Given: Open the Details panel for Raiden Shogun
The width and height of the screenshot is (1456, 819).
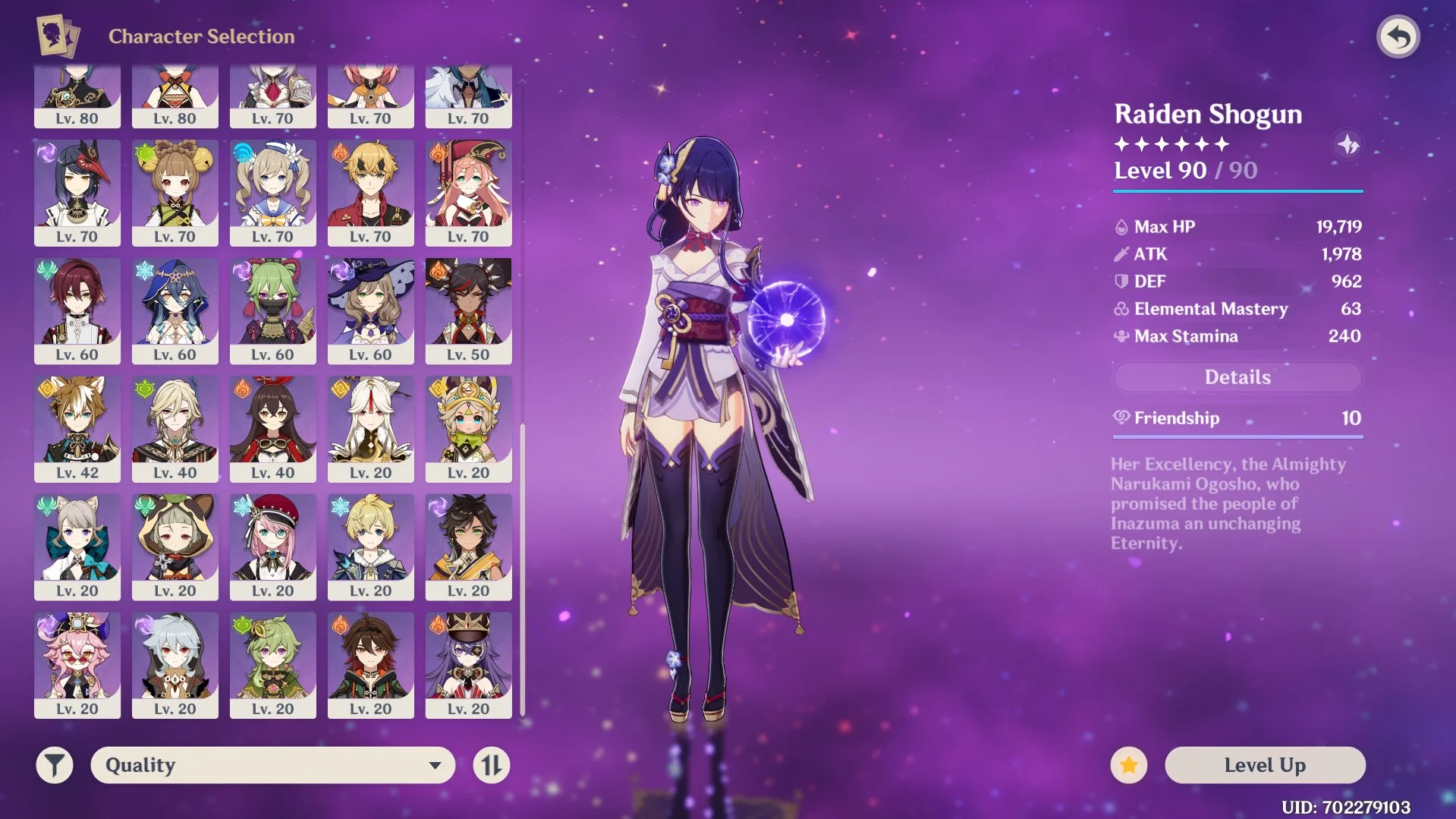Looking at the screenshot, I should pos(1237,377).
